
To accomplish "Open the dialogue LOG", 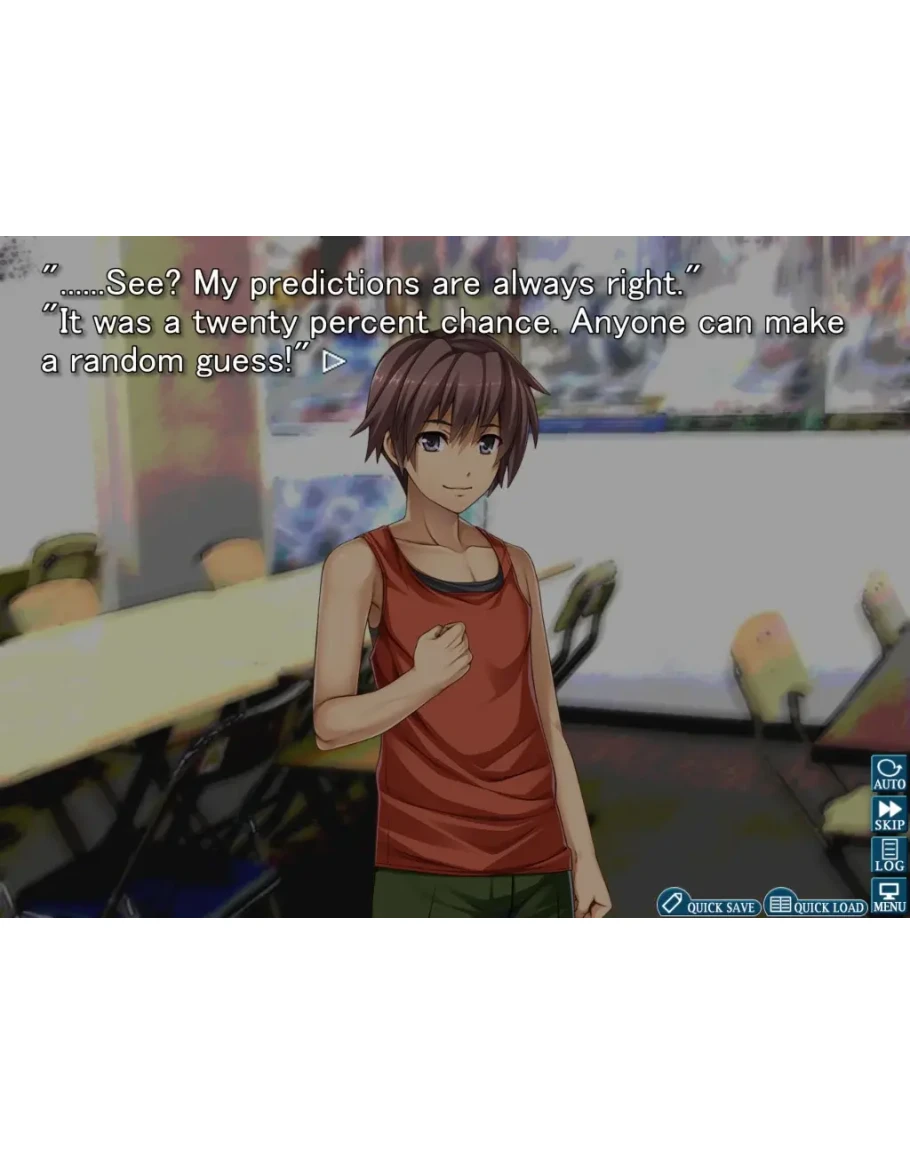I will click(x=889, y=856).
